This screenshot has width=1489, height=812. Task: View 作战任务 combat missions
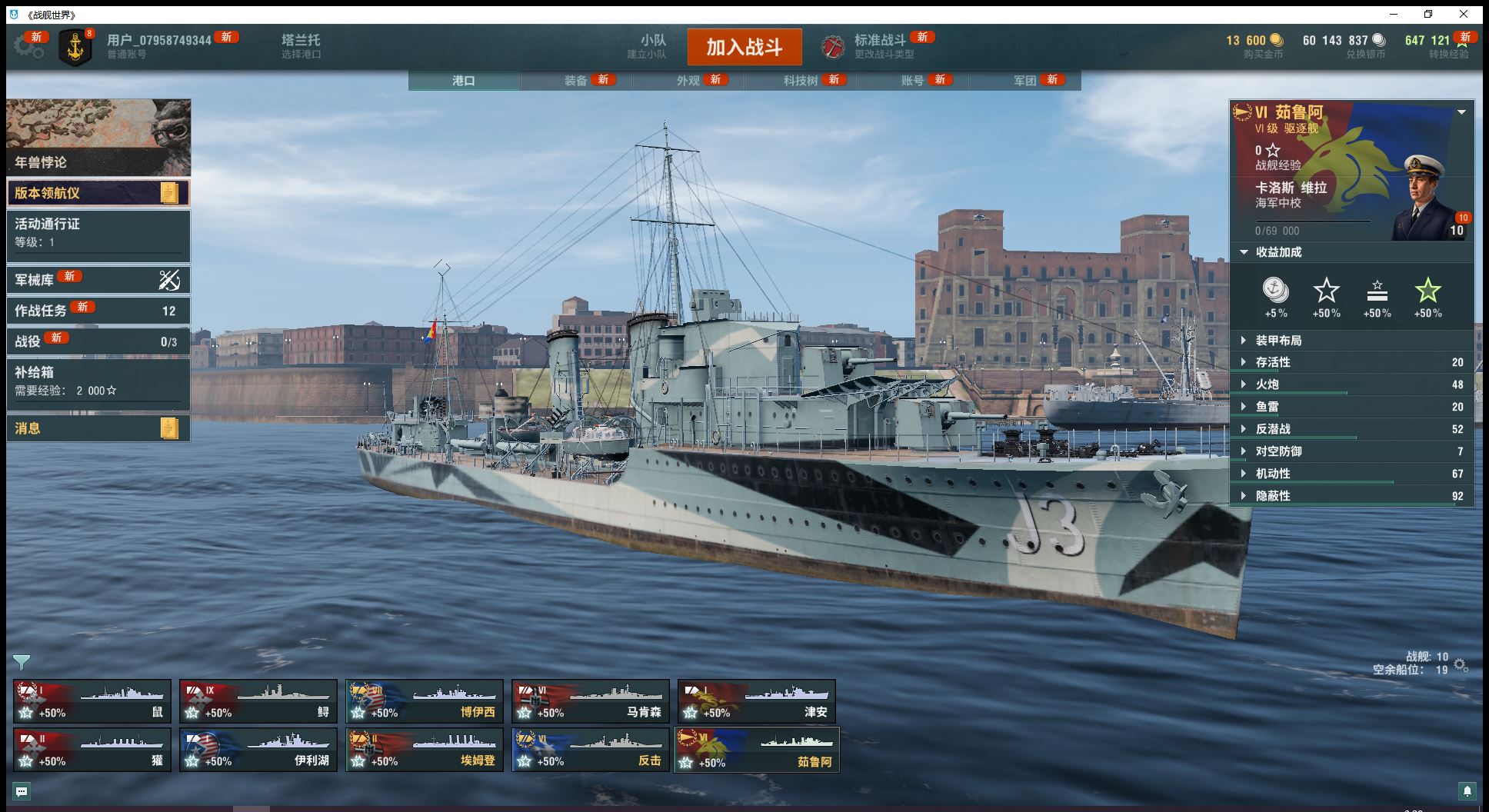click(98, 311)
